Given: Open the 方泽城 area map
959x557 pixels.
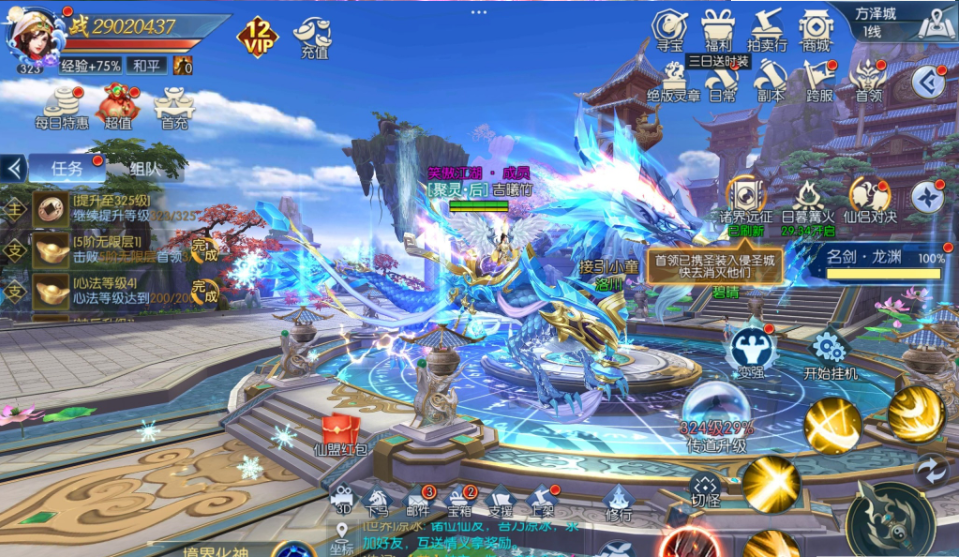Looking at the screenshot, I should 935,22.
